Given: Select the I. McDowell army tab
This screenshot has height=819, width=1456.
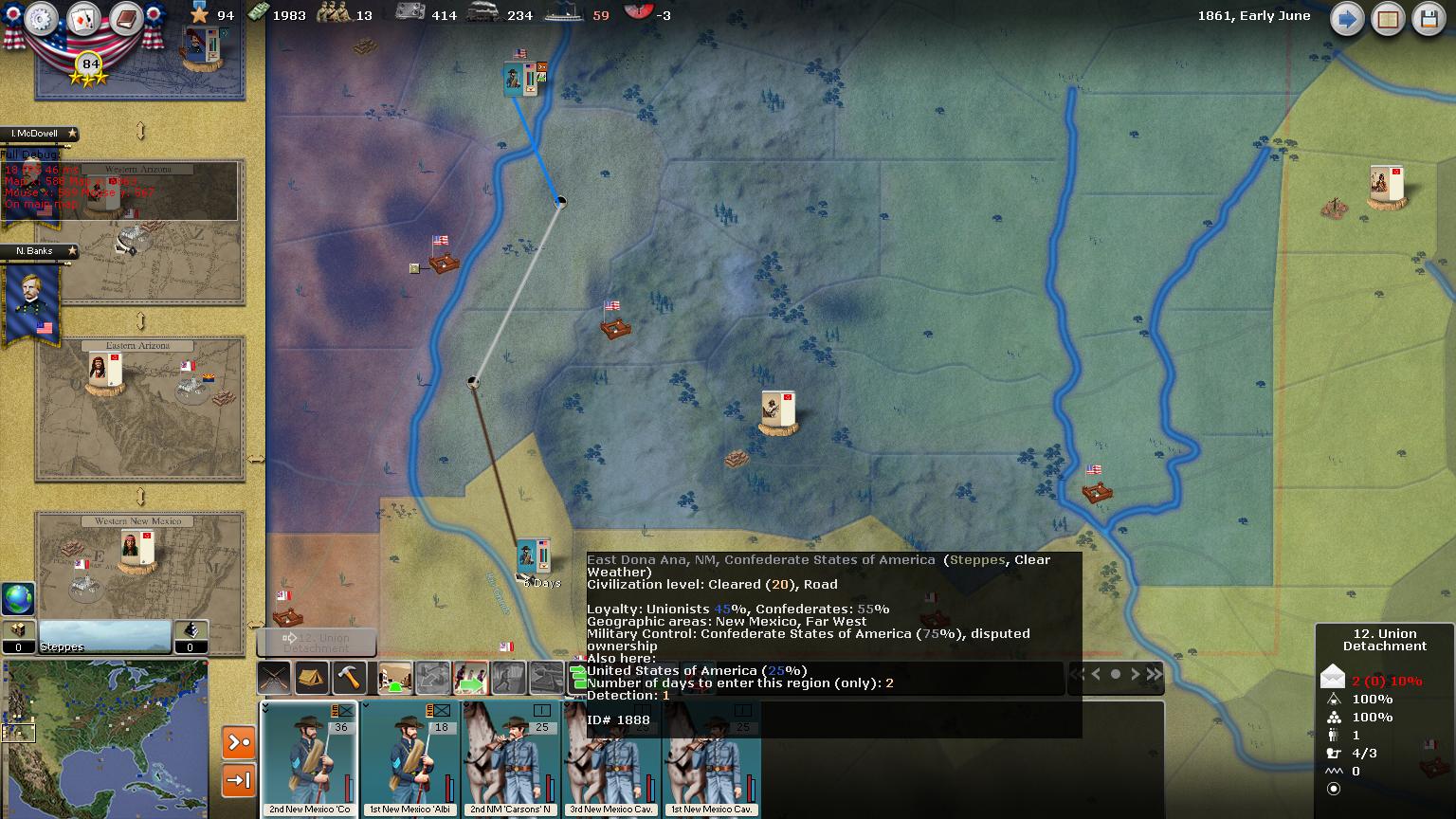Looking at the screenshot, I should [x=38, y=135].
